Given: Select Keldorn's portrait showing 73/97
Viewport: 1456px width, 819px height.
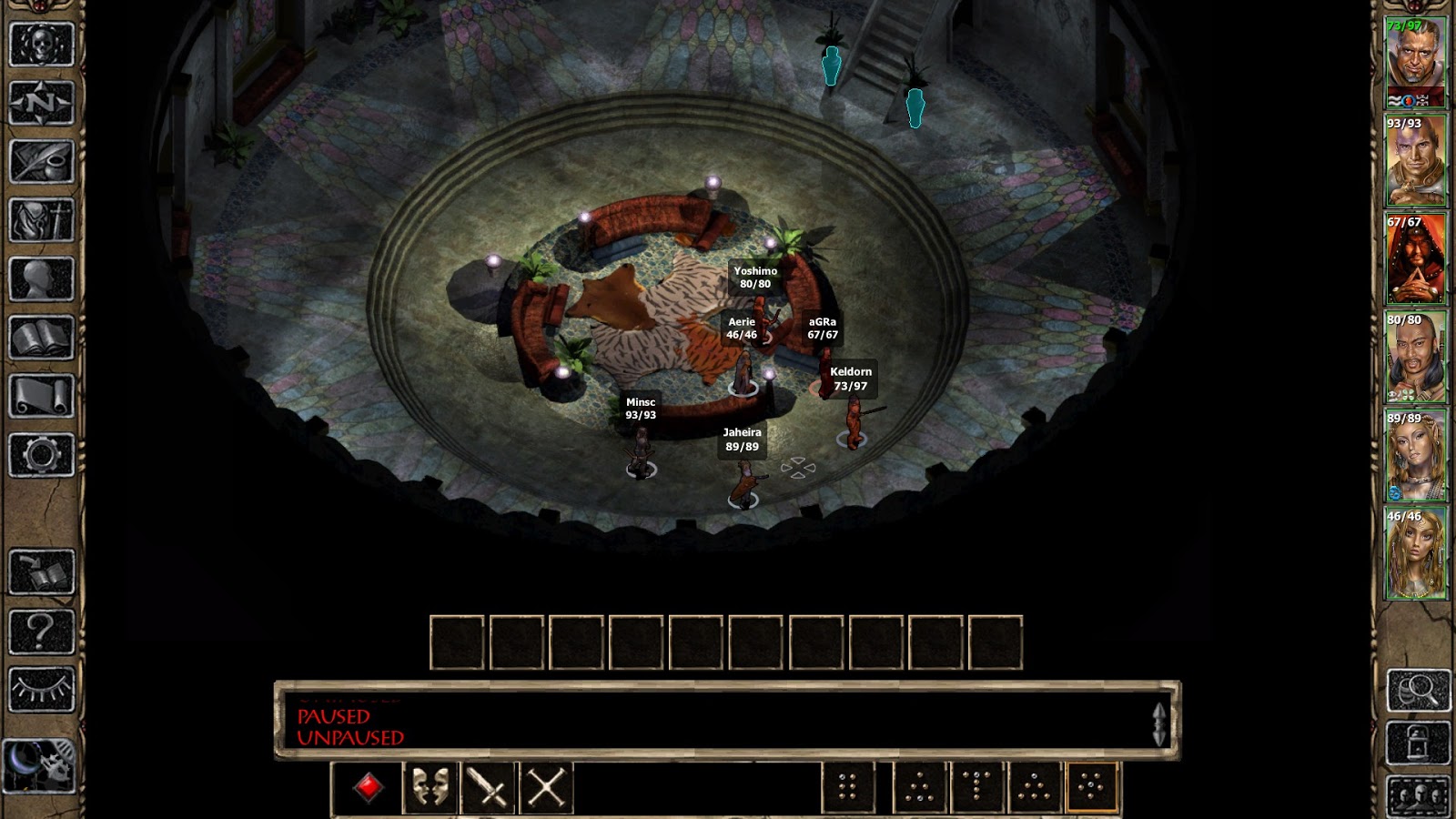Looking at the screenshot, I should coord(1416,62).
